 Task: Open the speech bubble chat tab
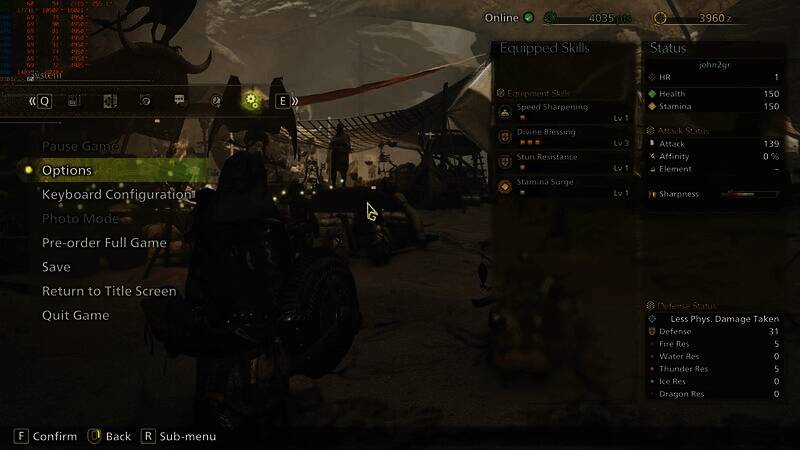click(180, 100)
